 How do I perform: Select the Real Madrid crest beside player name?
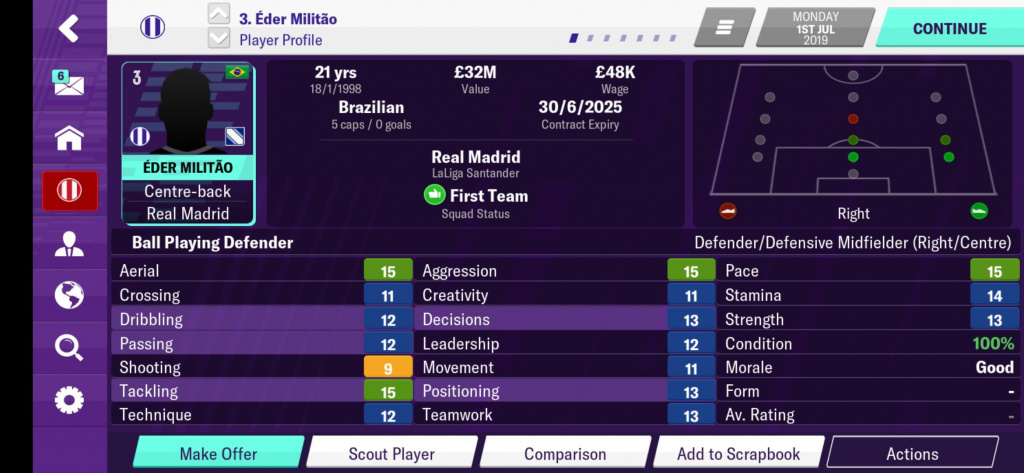click(153, 27)
